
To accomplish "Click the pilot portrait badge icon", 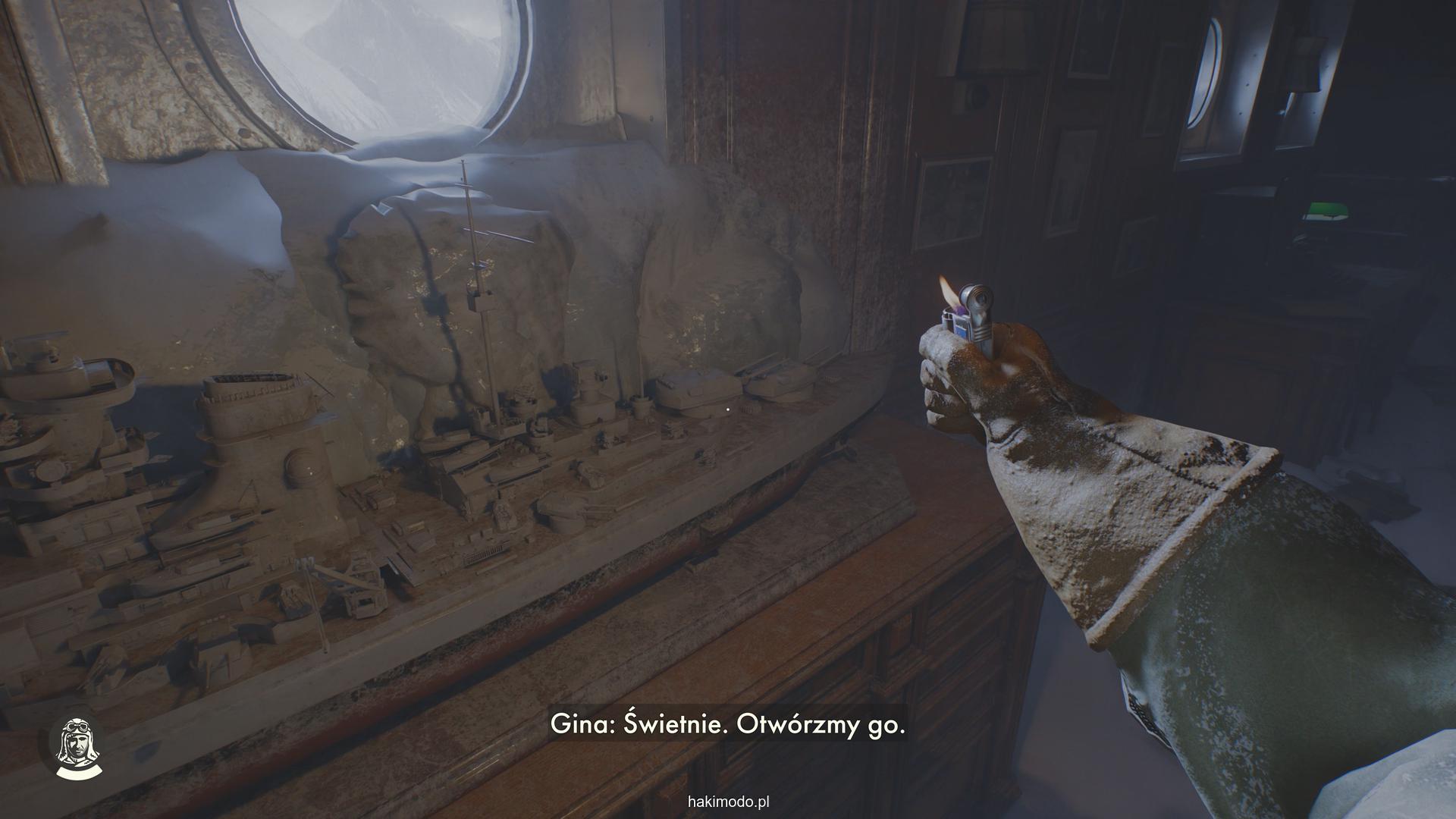I will click(76, 750).
